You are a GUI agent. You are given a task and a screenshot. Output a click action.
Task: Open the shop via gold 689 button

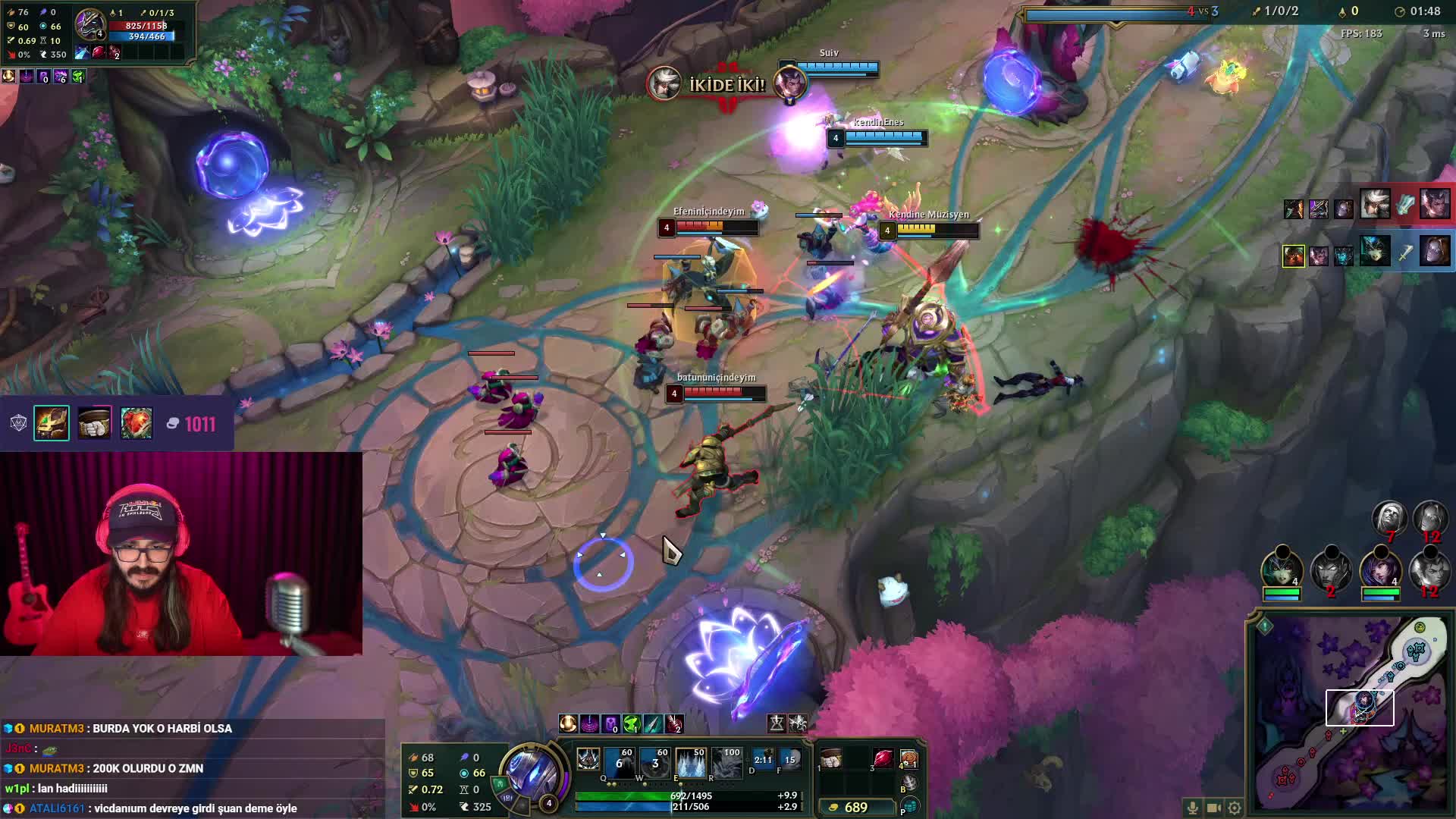855,808
